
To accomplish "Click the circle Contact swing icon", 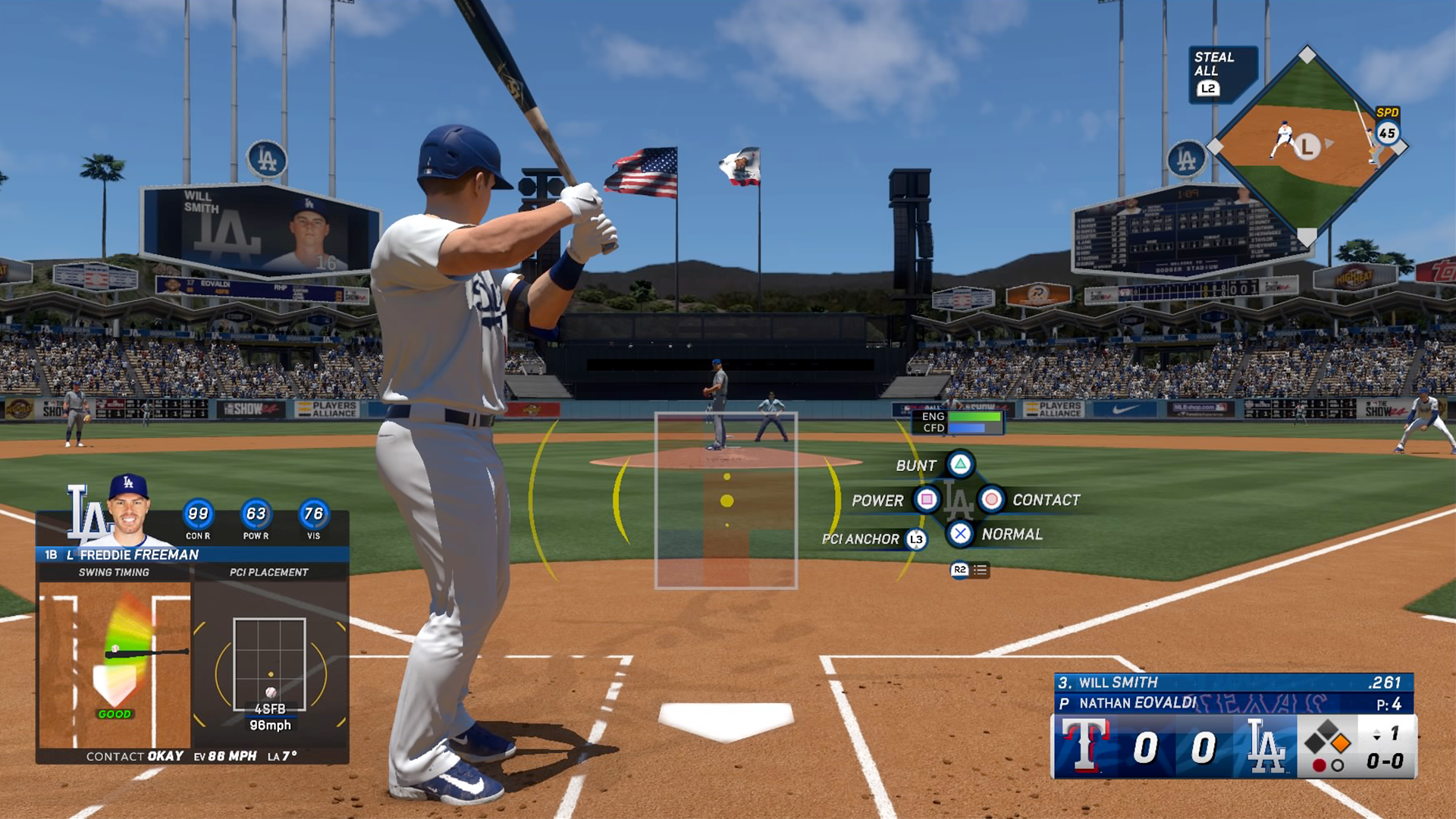I will point(993,500).
